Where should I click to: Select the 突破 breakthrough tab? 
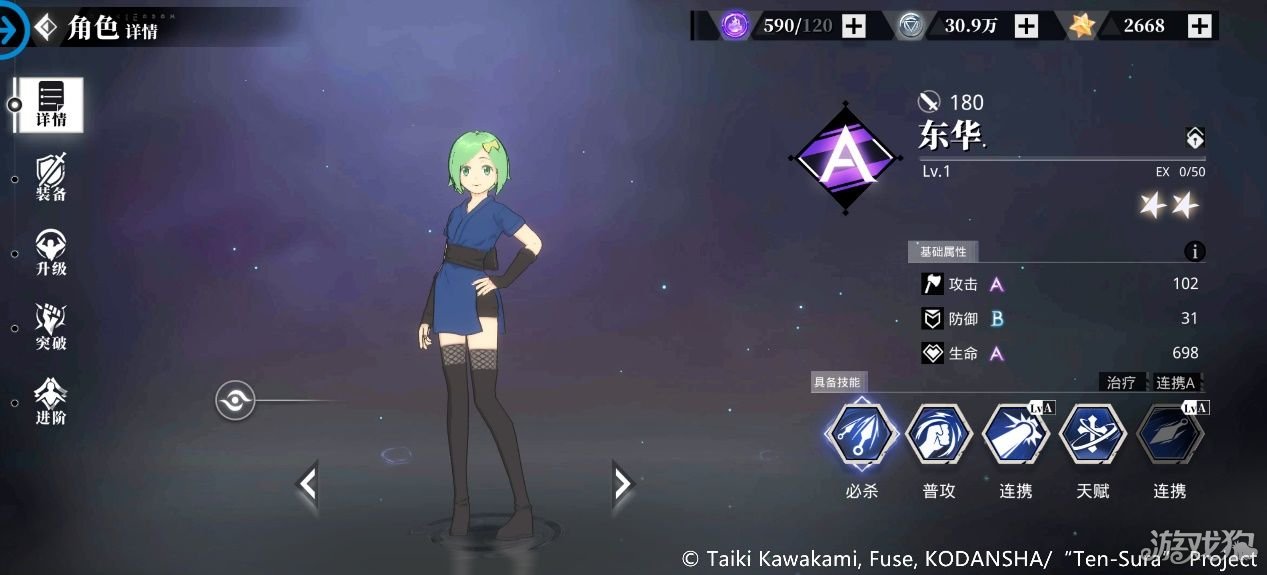coord(50,328)
